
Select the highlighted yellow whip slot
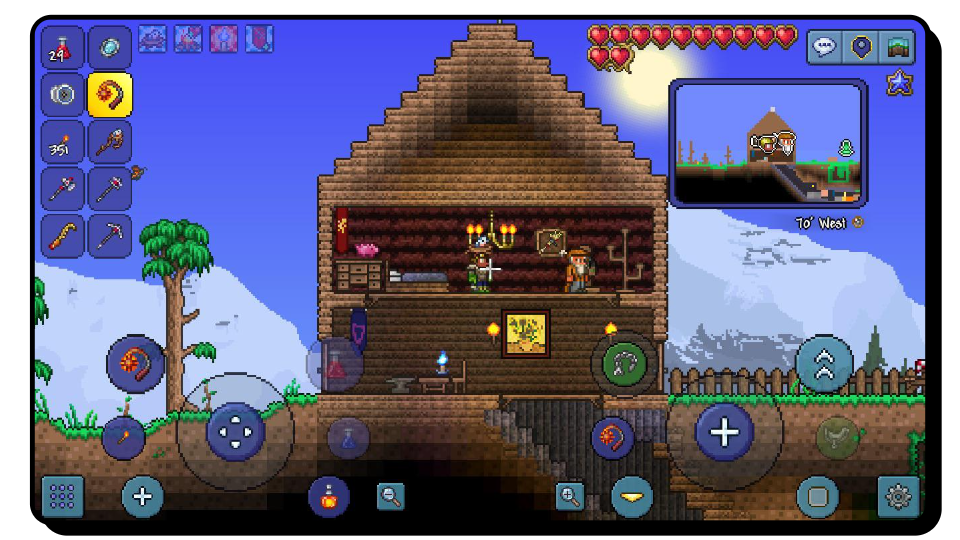[109, 96]
